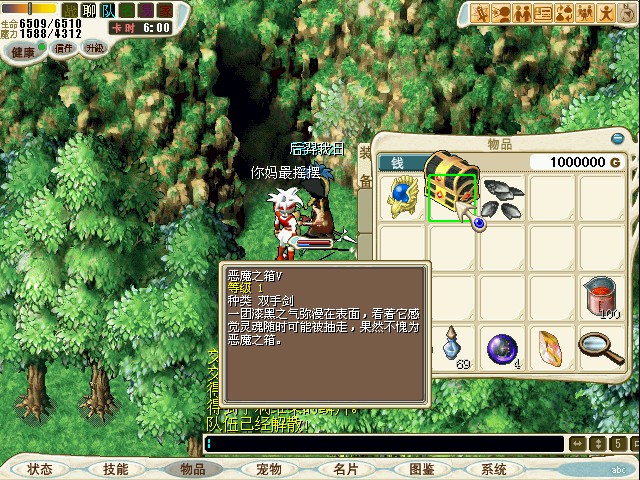Select the magnifying glass item
Viewport: 640px width, 480px height.
[600, 347]
